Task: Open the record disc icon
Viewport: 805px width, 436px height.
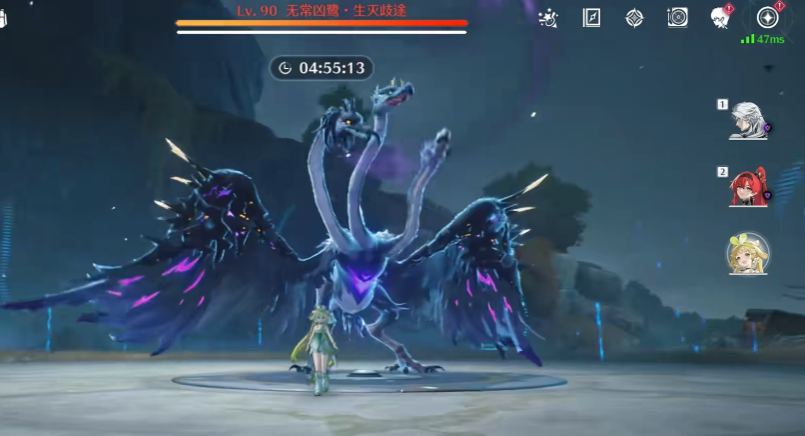Action: (678, 18)
